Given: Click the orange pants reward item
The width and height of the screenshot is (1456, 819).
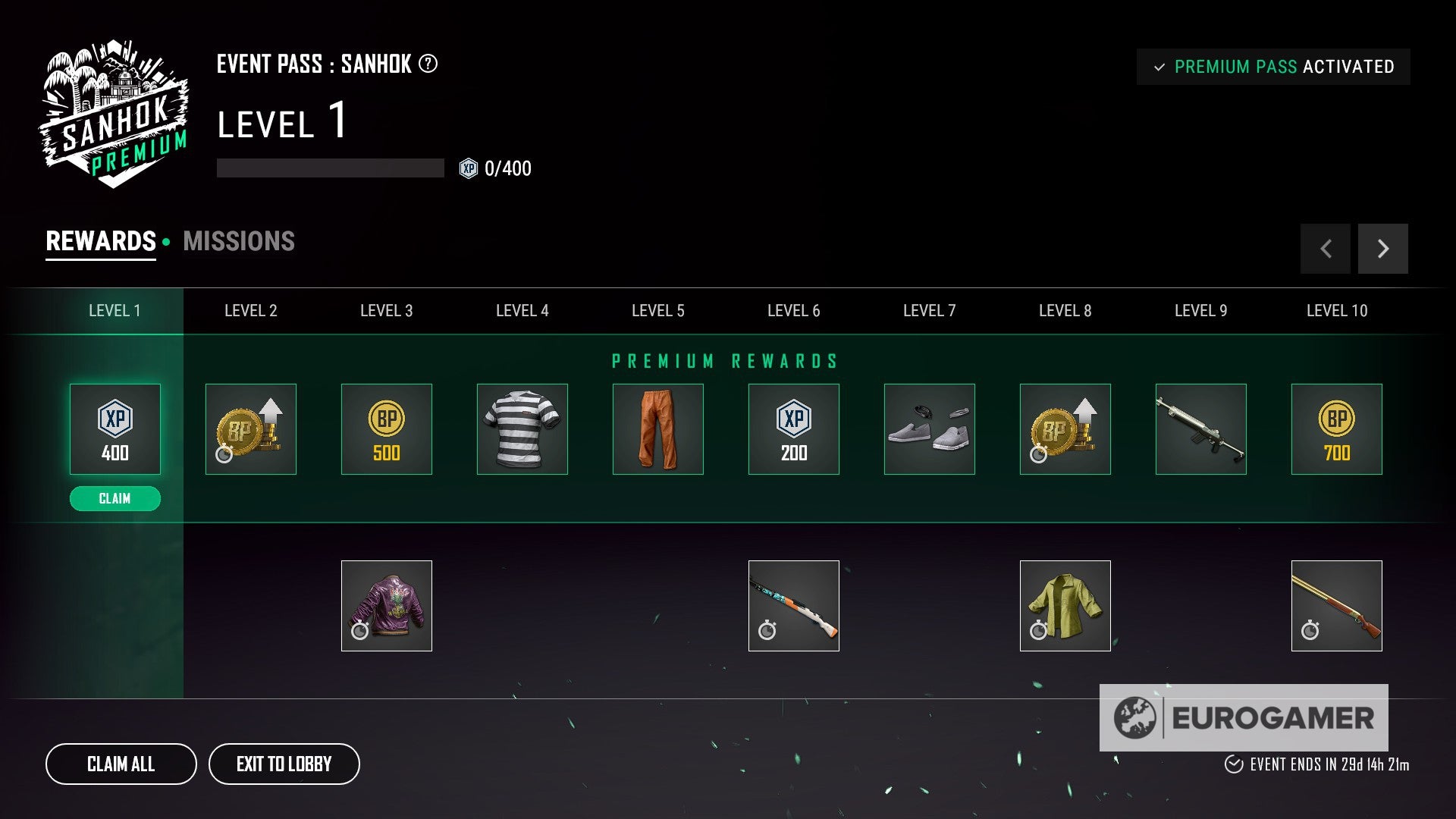Looking at the screenshot, I should 657,428.
